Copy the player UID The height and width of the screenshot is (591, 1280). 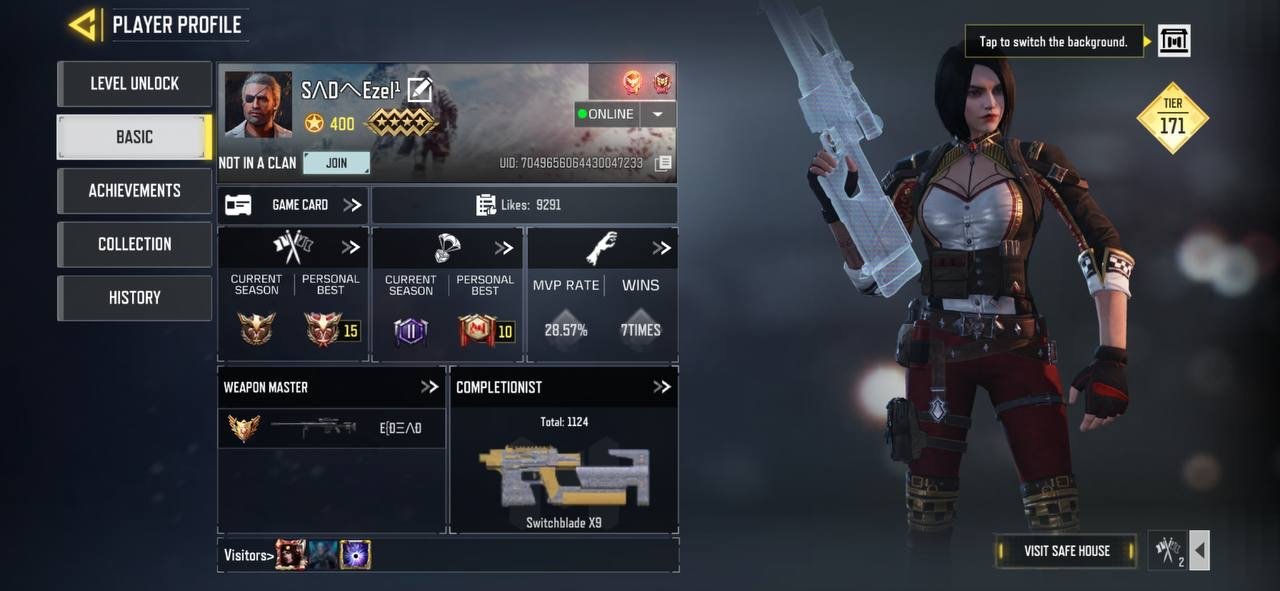pyautogui.click(x=663, y=163)
